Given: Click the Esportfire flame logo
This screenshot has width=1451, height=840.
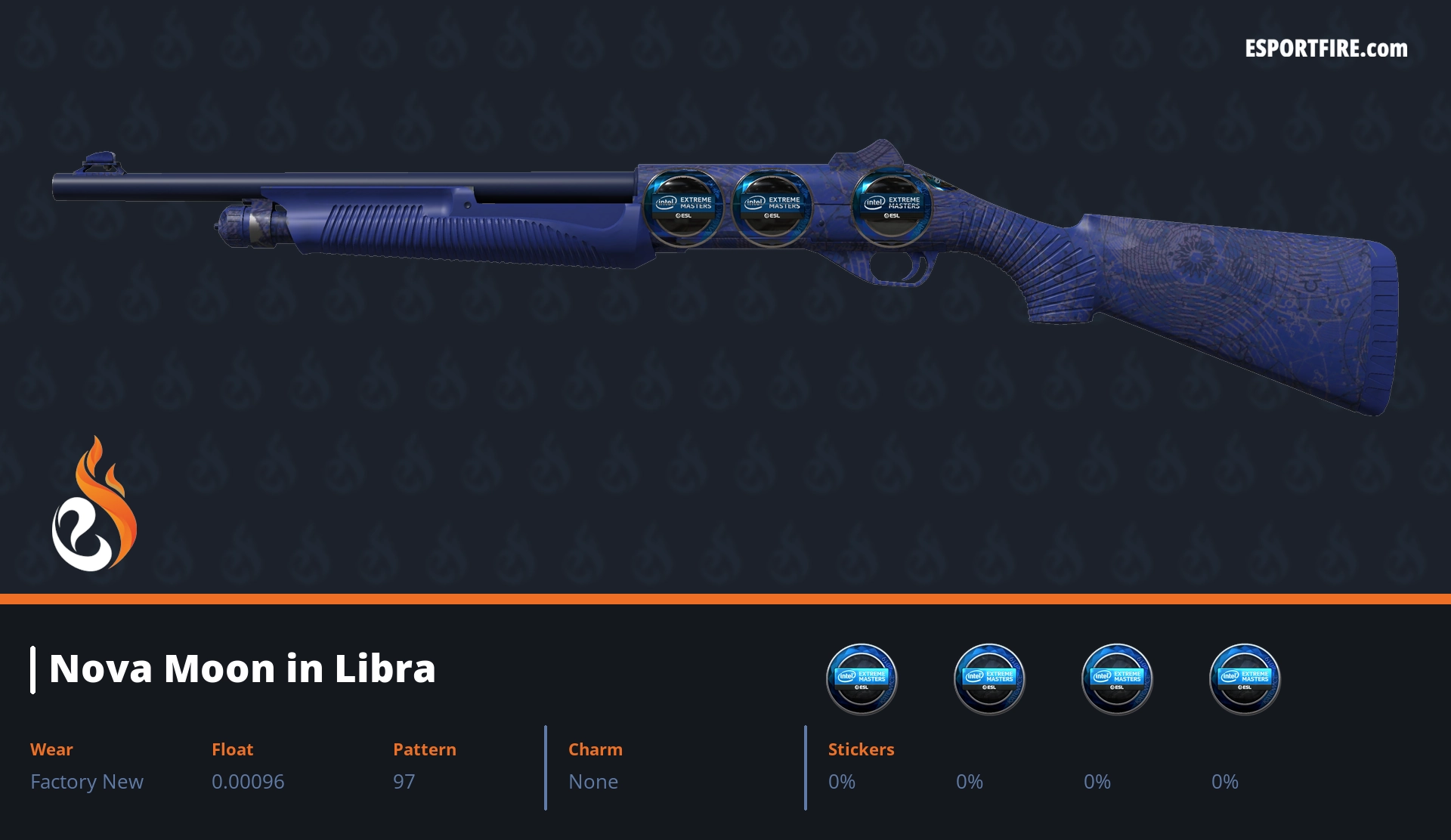Looking at the screenshot, I should pos(94,505).
